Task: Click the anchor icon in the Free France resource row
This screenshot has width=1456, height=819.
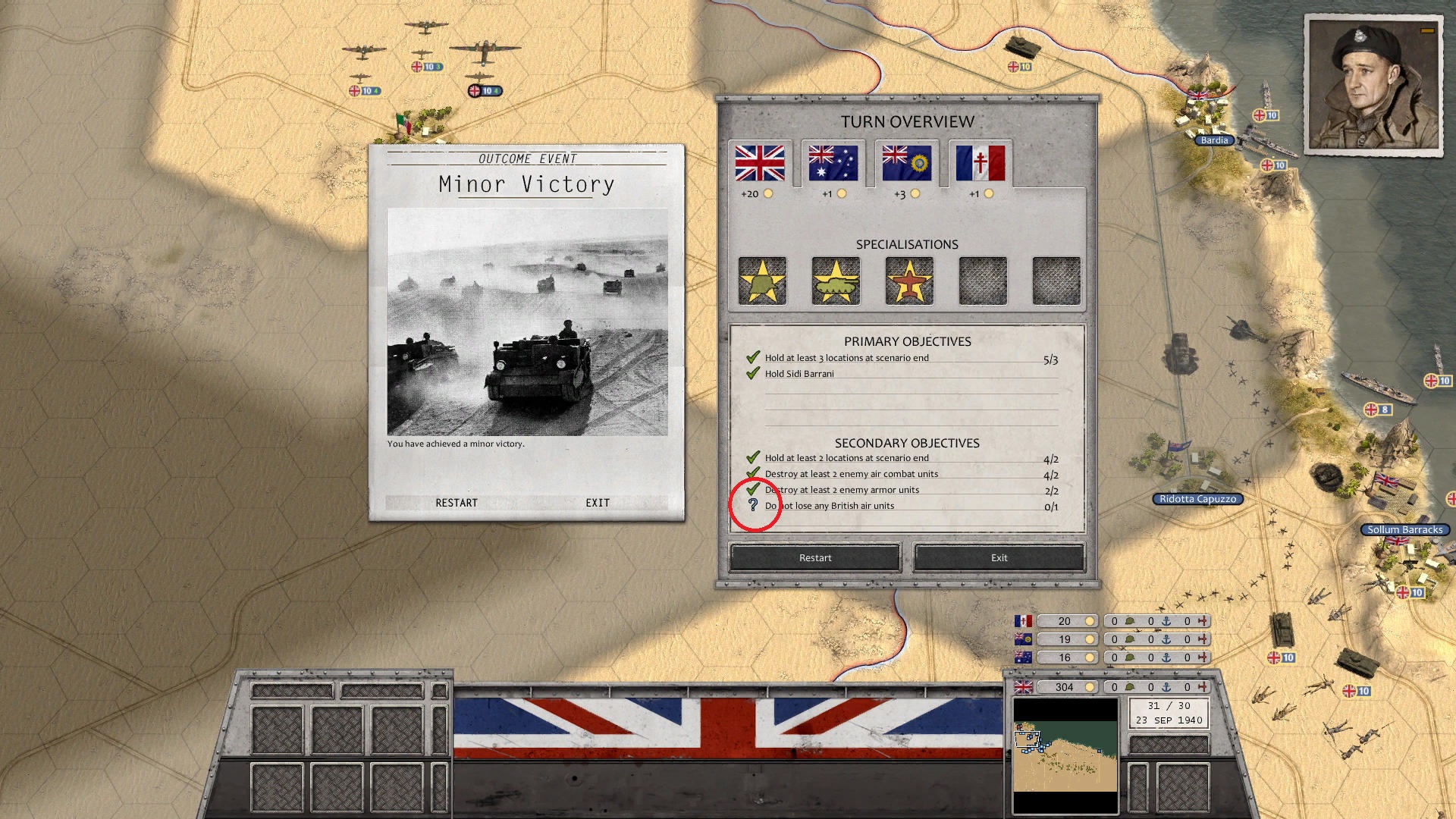Action: [1168, 620]
